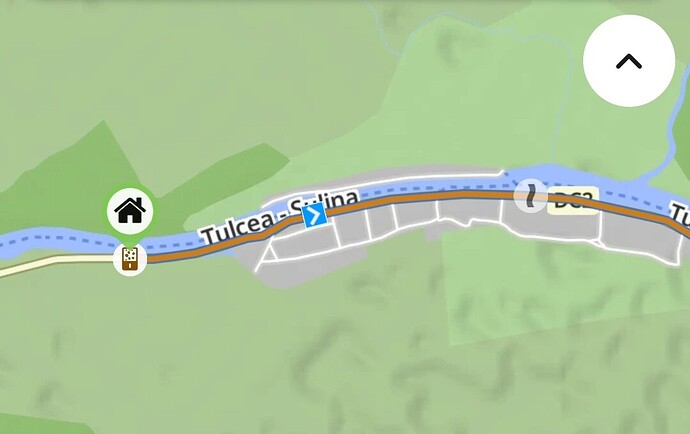Select the home marker on the map
This screenshot has height=434, width=690.
tap(130, 211)
